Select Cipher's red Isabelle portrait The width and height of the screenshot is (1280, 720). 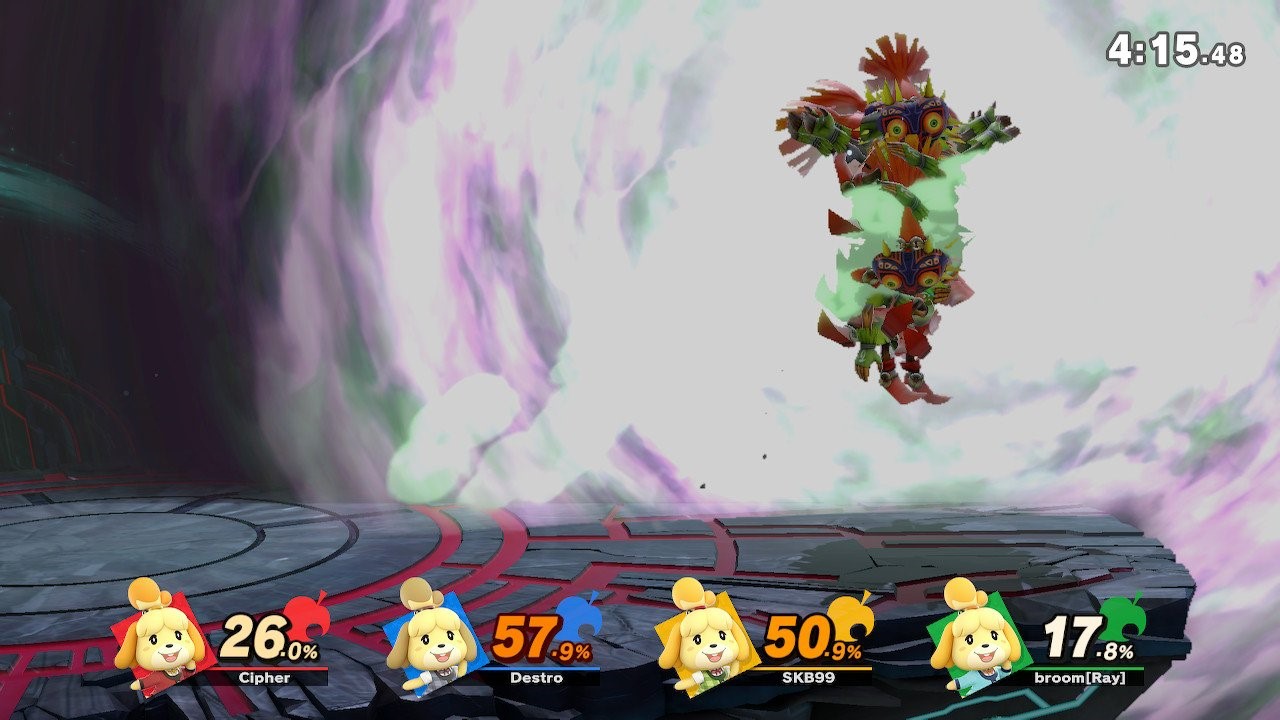[160, 637]
